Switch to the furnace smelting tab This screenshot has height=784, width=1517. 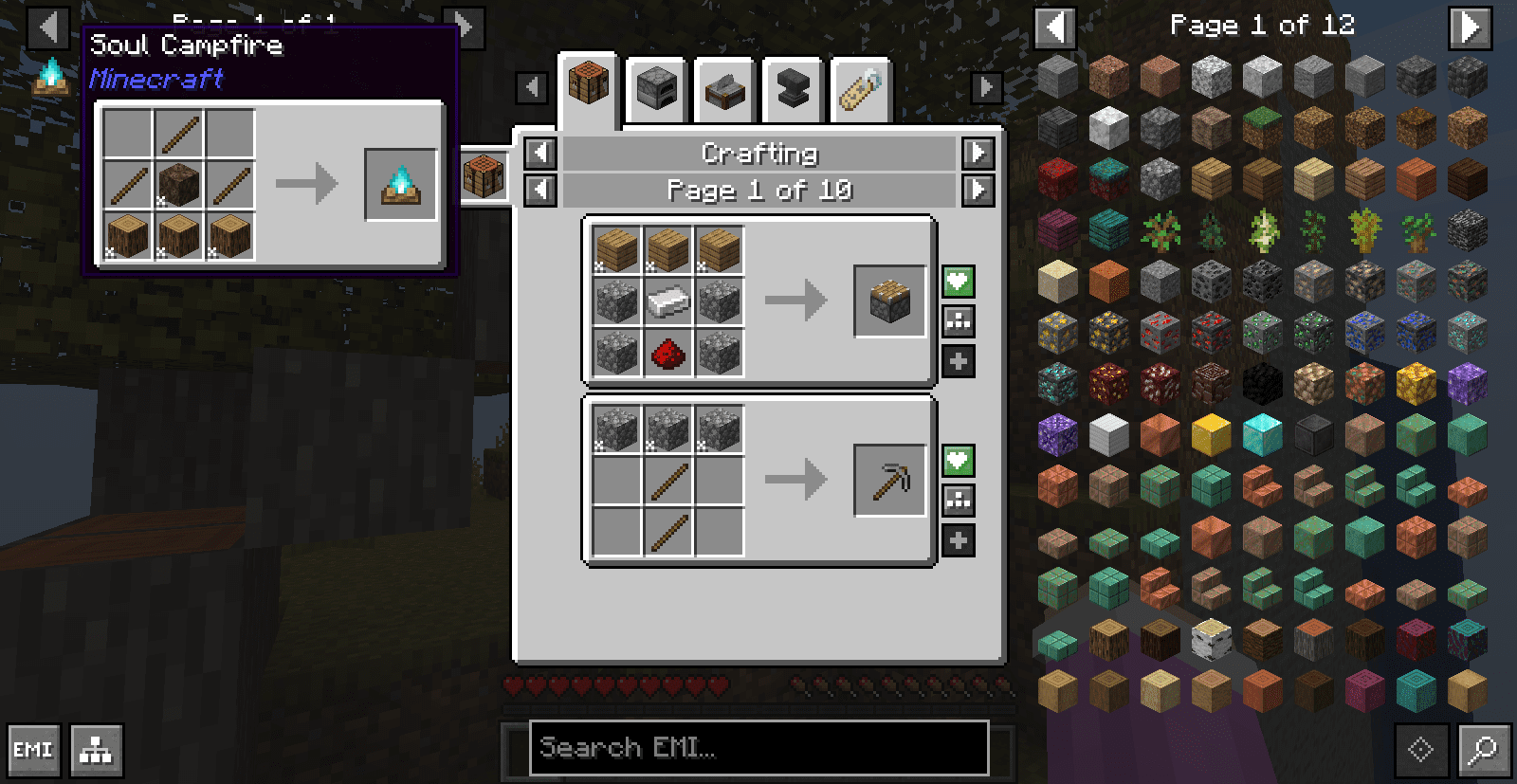pos(657,91)
